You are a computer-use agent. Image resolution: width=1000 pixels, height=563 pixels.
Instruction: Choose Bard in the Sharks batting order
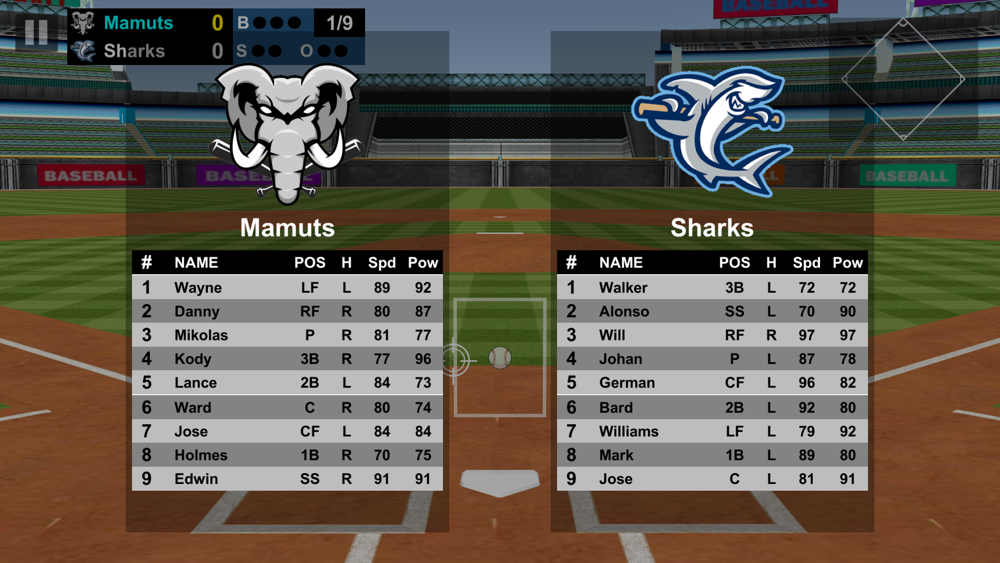pos(712,408)
